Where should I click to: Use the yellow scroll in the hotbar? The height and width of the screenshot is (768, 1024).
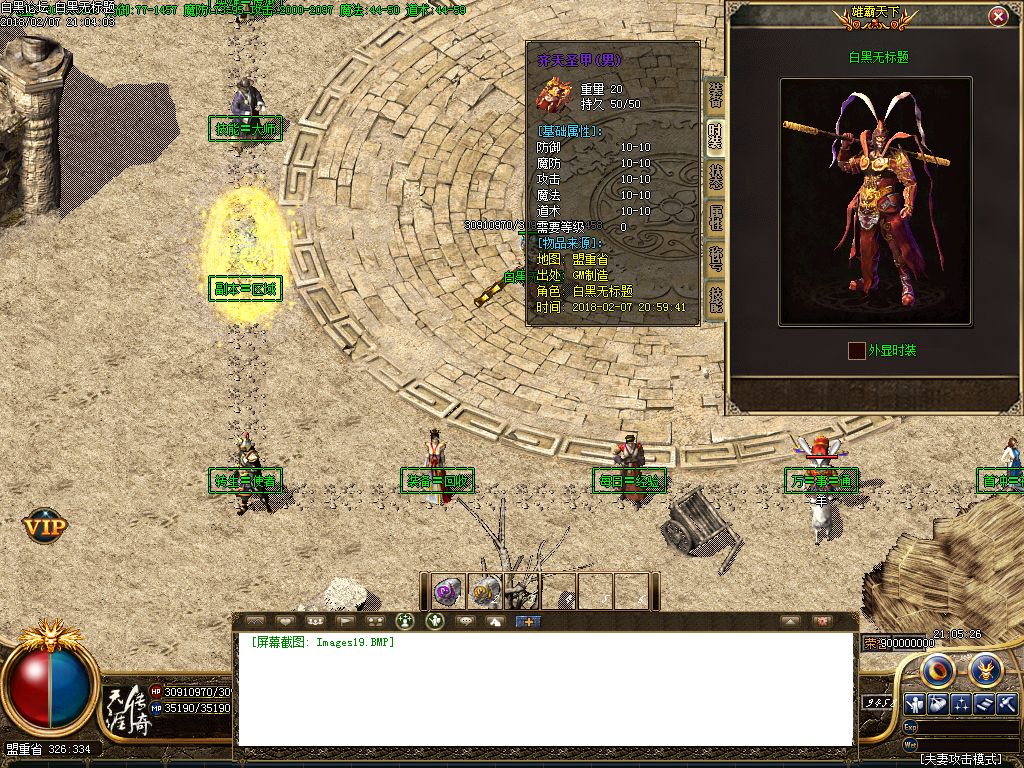point(486,592)
